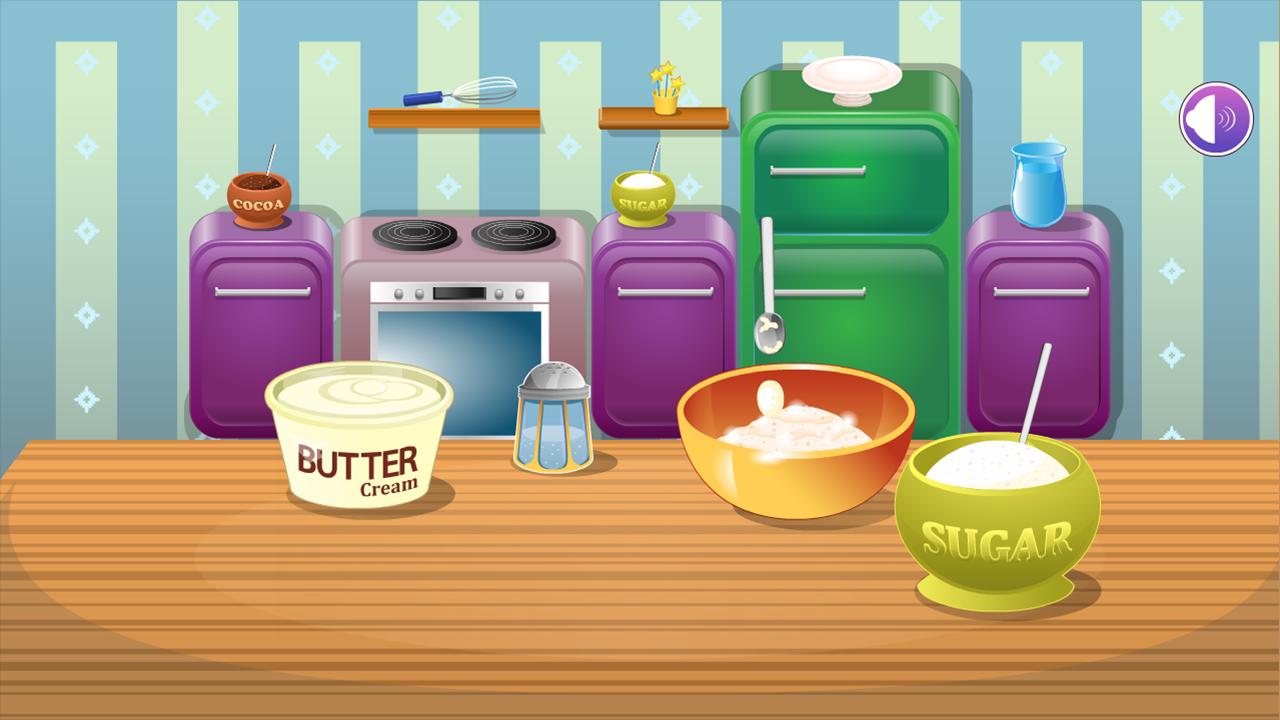This screenshot has height=720, width=1280.
Task: Open the right purple cabinet drawer
Action: (1043, 293)
